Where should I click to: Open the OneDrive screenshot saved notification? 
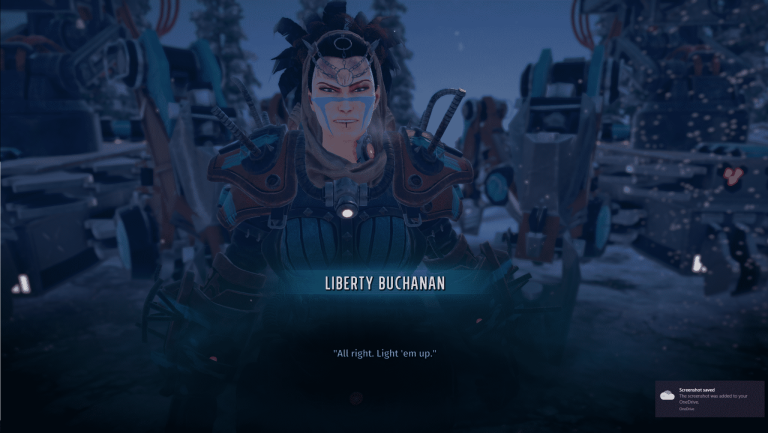point(709,397)
